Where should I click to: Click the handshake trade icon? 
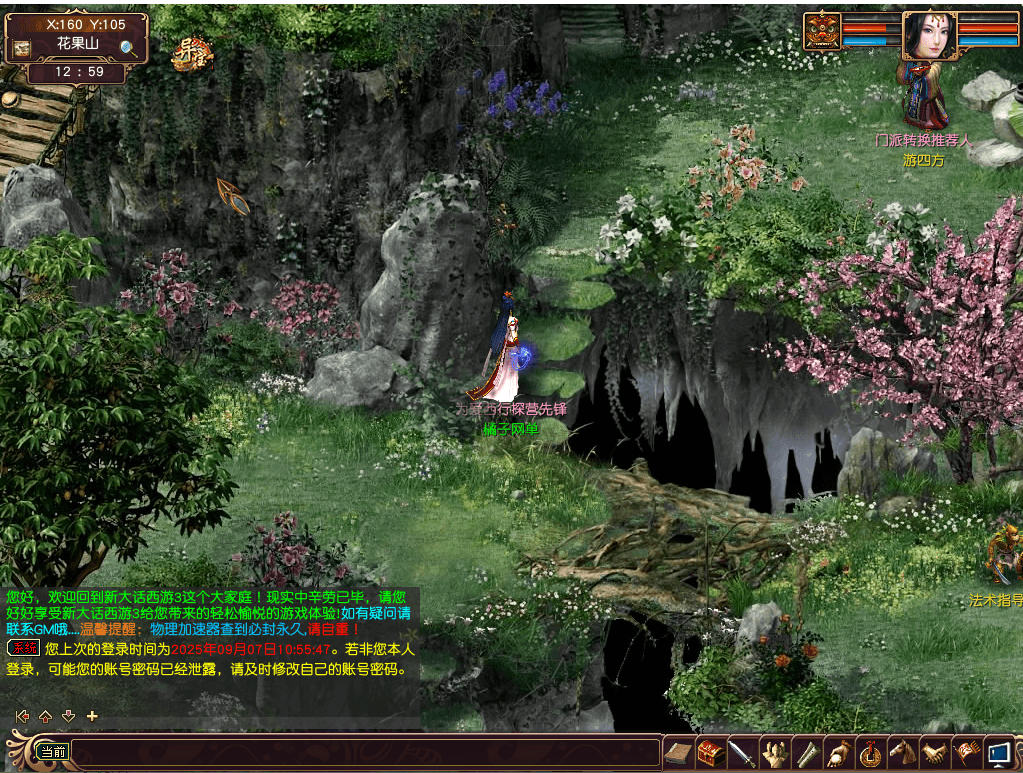tap(934, 753)
